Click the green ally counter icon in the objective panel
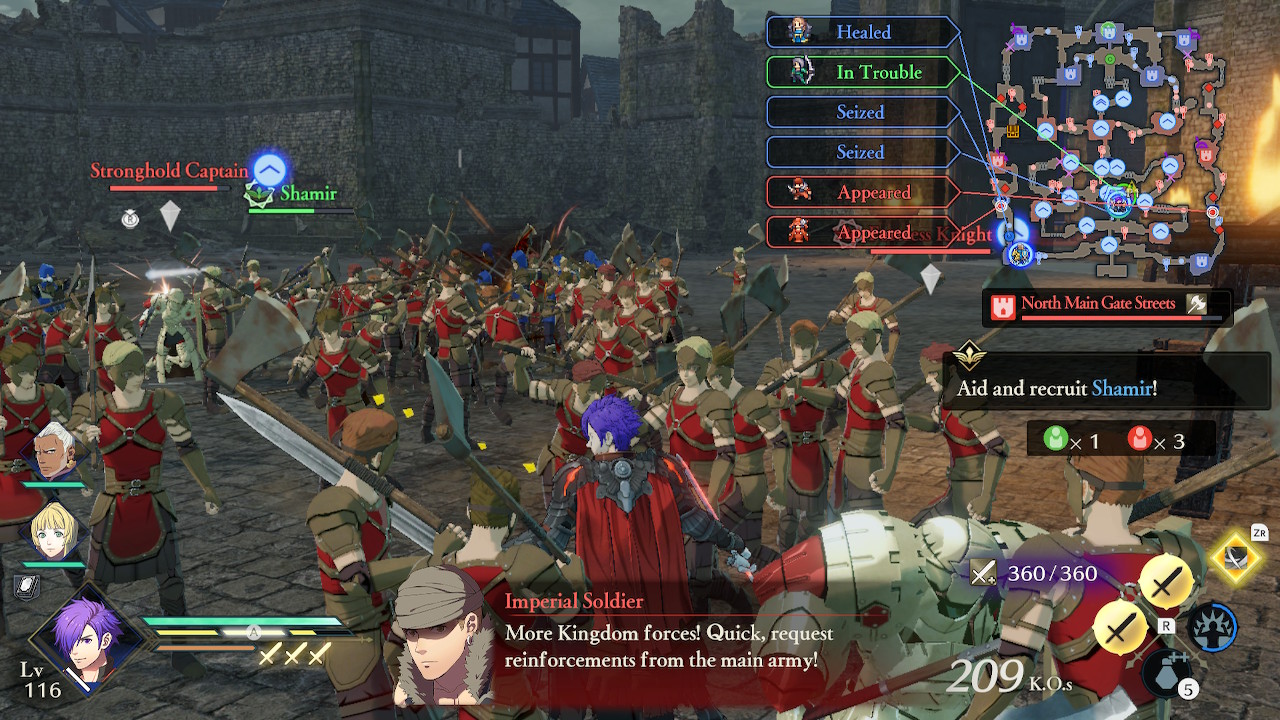 pyautogui.click(x=1056, y=438)
